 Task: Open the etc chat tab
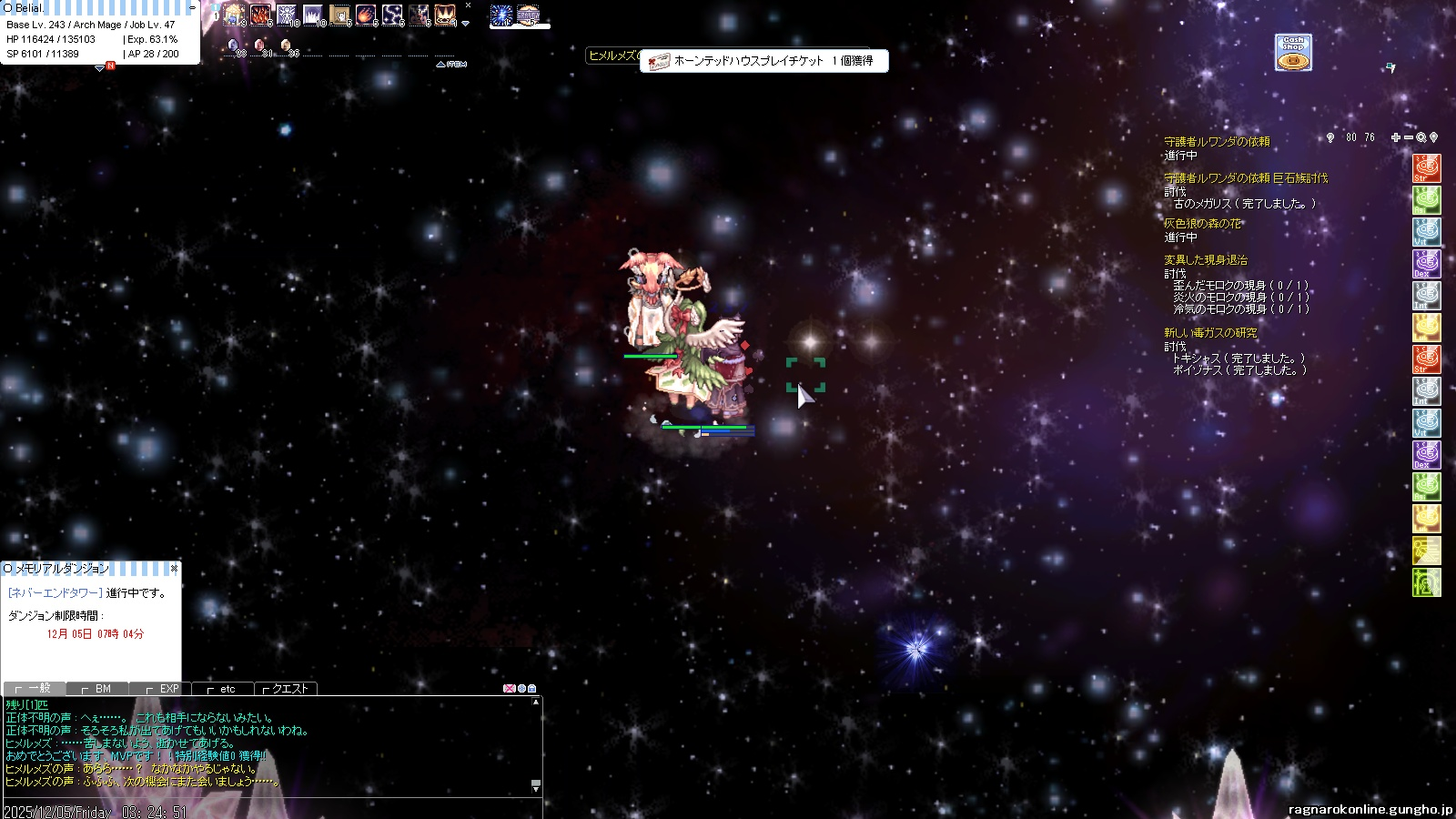pyautogui.click(x=223, y=689)
